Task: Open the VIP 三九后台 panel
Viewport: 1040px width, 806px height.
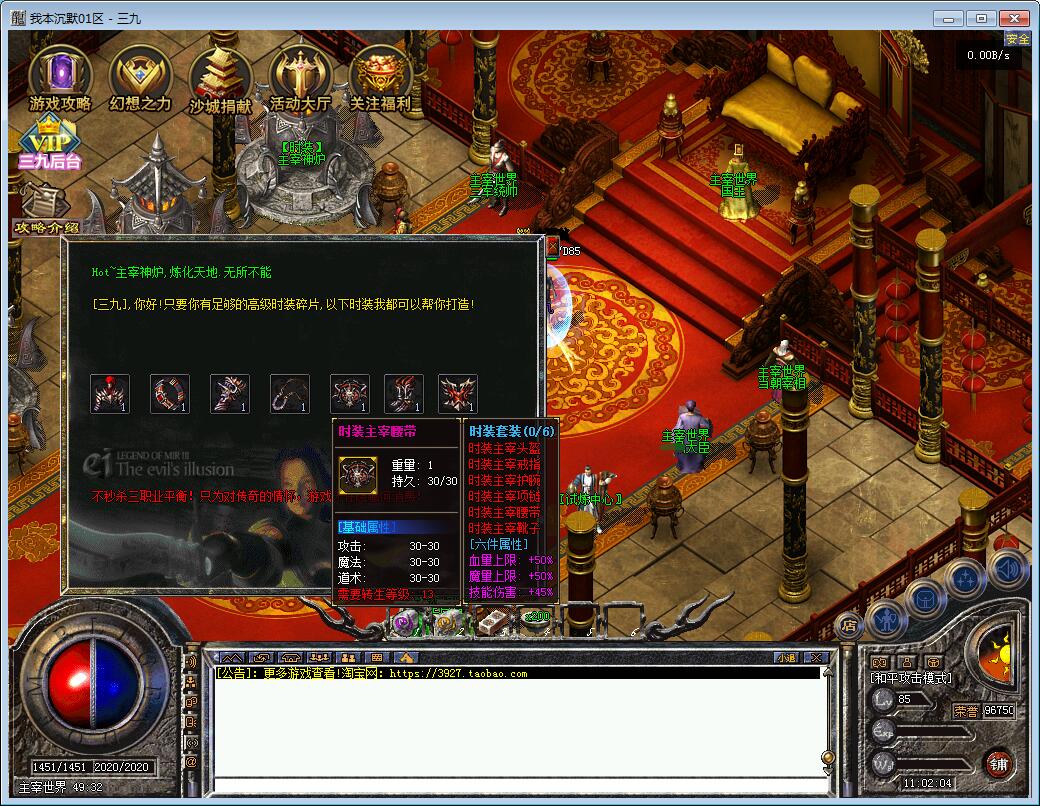Action: tap(49, 142)
